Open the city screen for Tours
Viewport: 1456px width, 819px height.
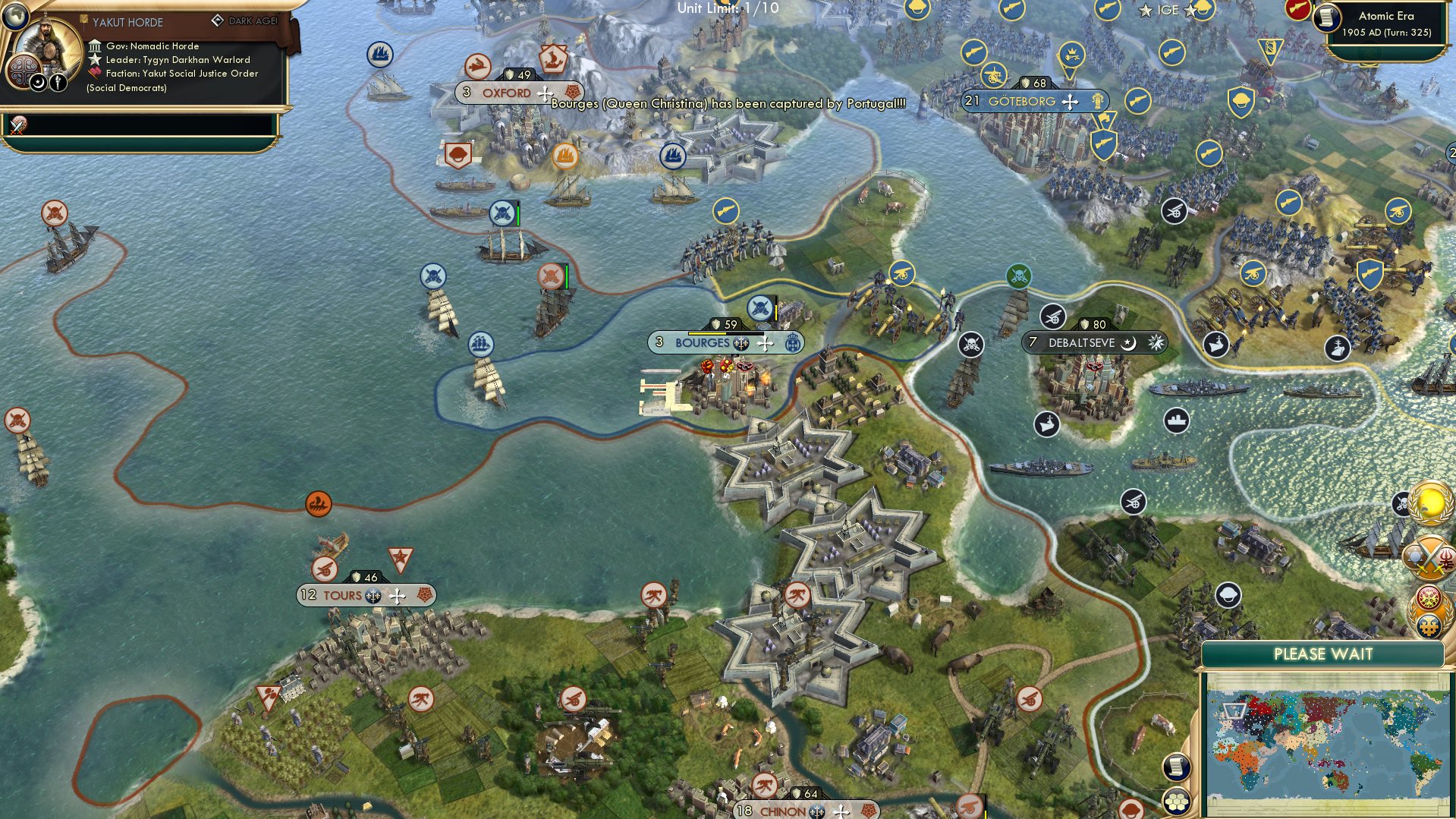344,595
